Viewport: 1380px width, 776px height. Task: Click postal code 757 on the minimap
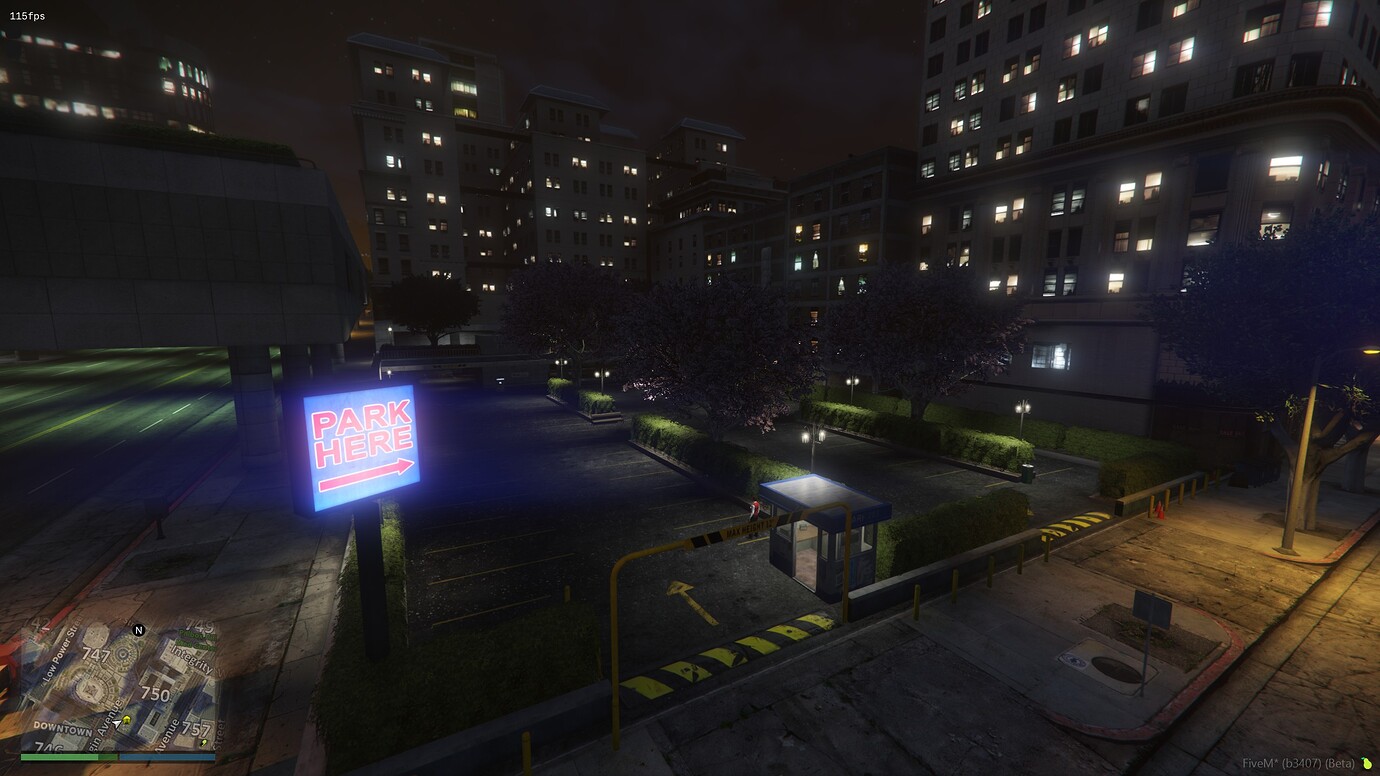197,729
